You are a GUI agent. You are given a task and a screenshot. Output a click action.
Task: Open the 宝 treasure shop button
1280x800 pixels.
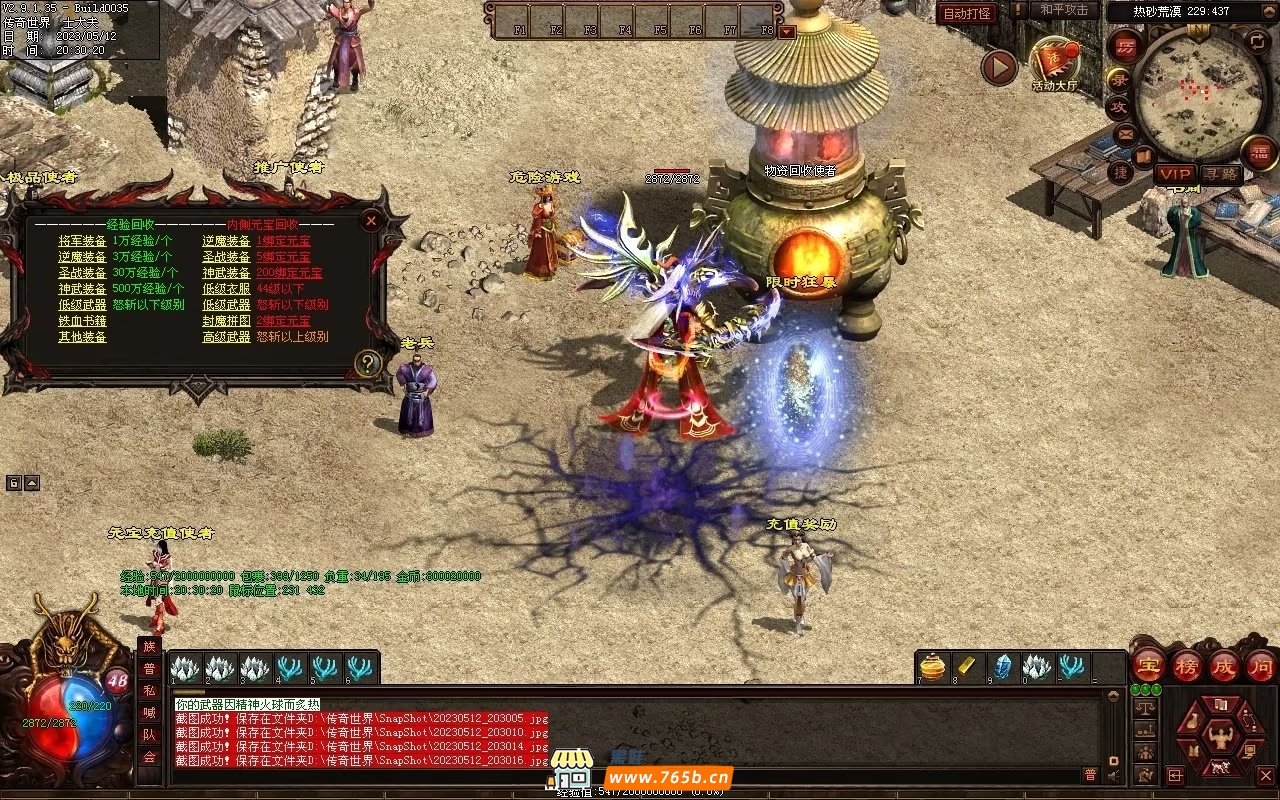tap(1148, 665)
